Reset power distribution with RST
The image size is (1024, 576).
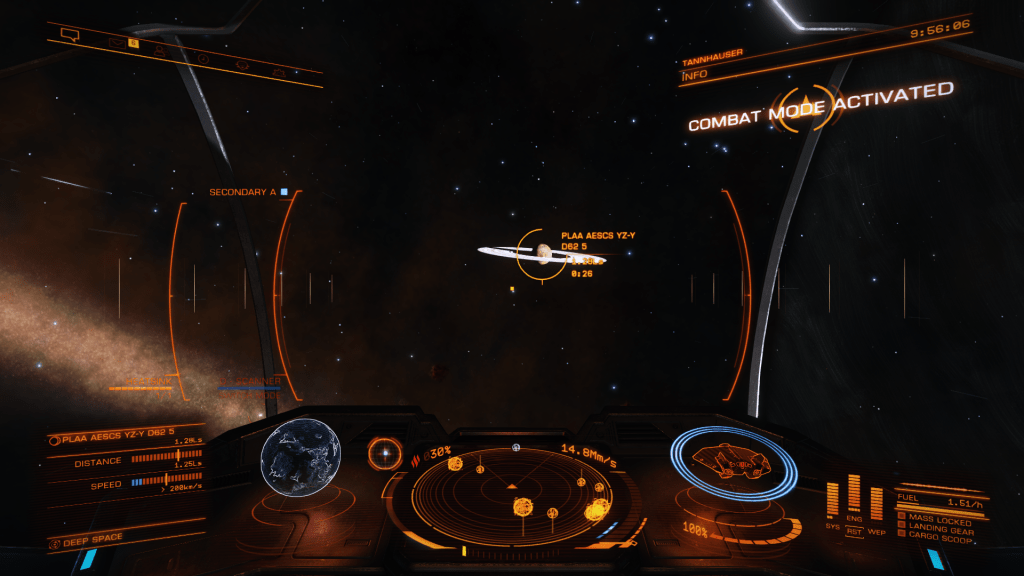(854, 531)
